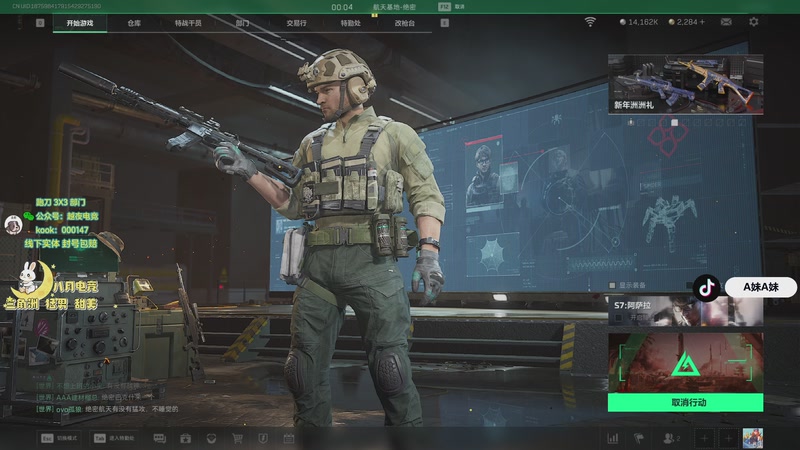Viewport: 800px width, 450px height.
Task: Open the S7:阿萨拉 season banner
Action: 685,312
